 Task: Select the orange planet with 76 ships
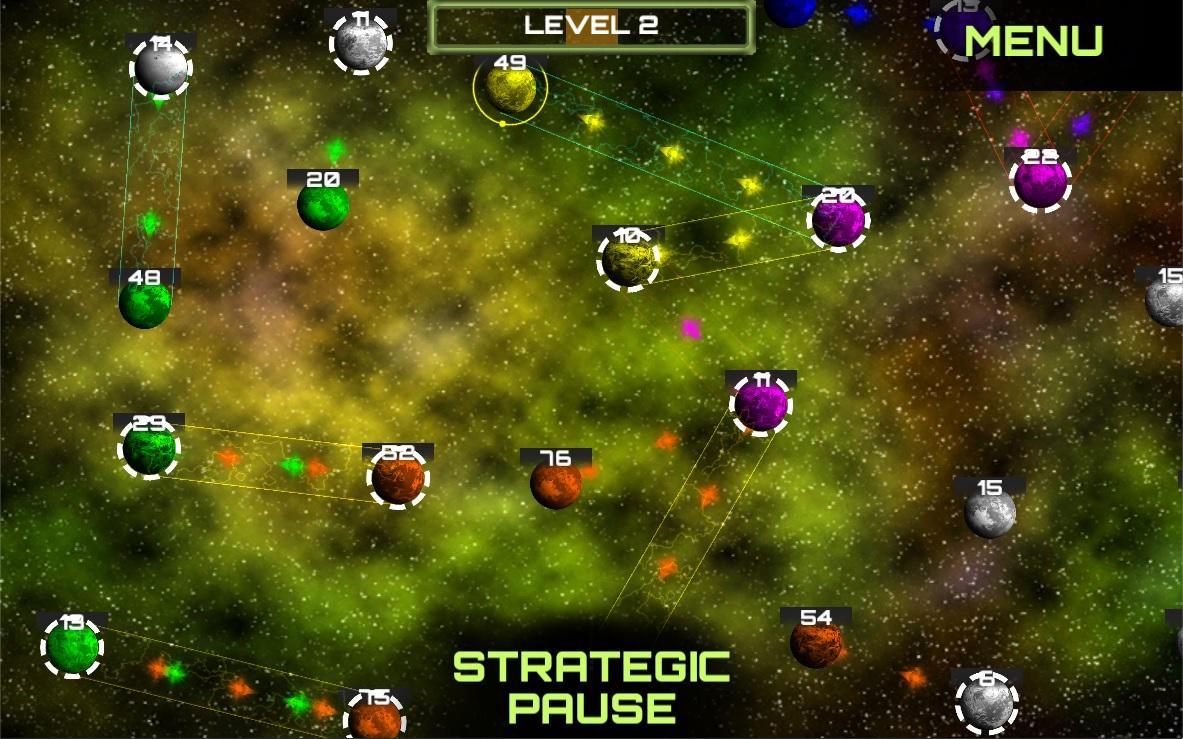point(556,484)
